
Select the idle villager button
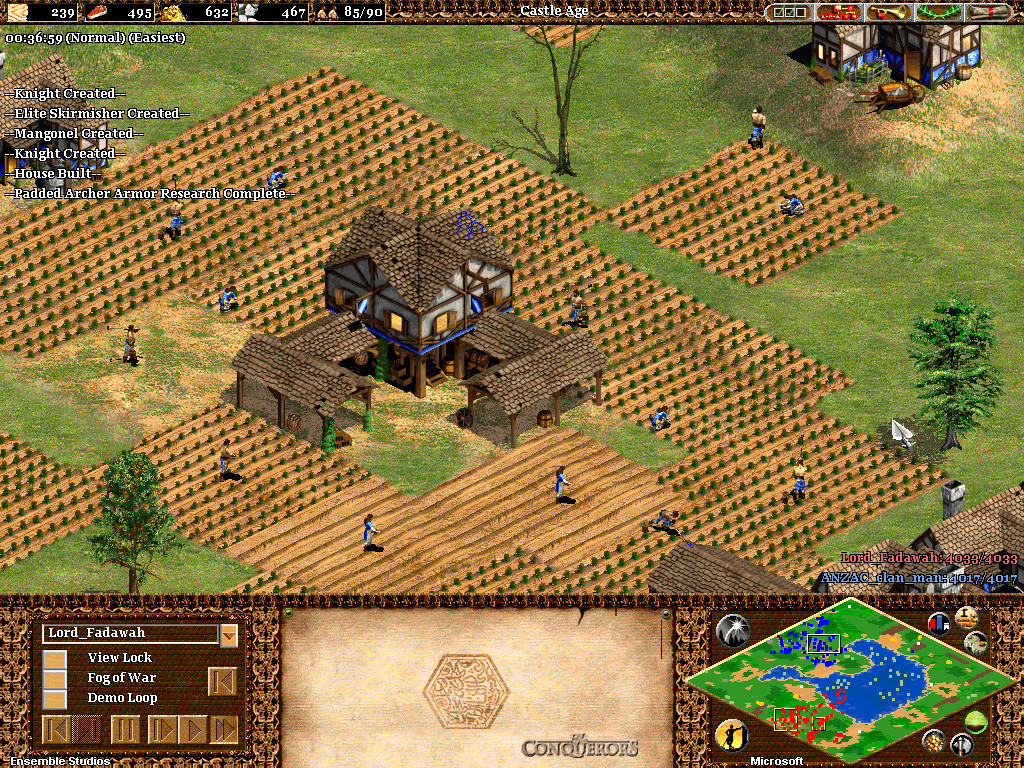click(733, 737)
